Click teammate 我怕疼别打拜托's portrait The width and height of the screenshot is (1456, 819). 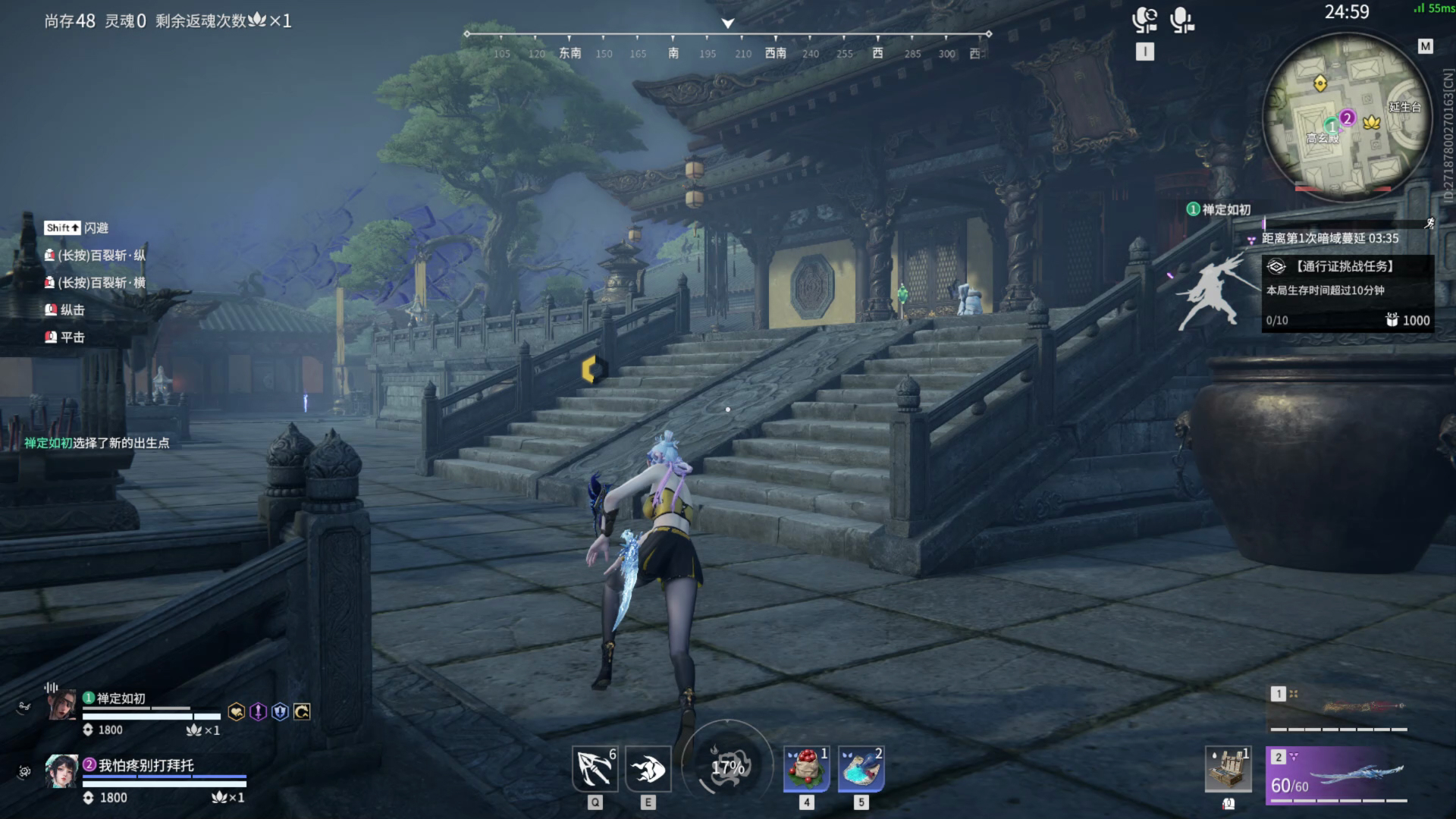point(61,772)
